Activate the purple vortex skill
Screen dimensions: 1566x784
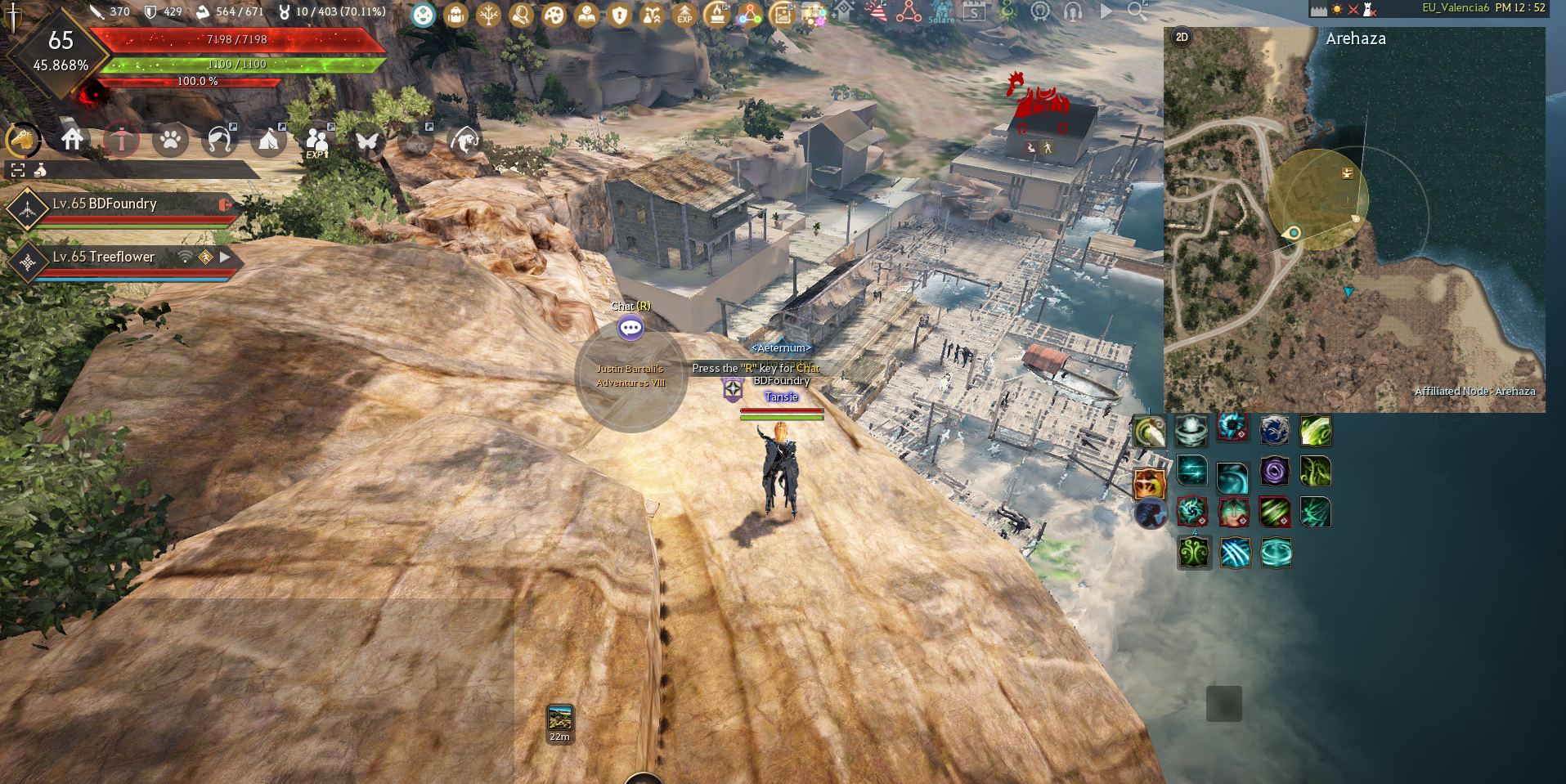(x=1274, y=471)
